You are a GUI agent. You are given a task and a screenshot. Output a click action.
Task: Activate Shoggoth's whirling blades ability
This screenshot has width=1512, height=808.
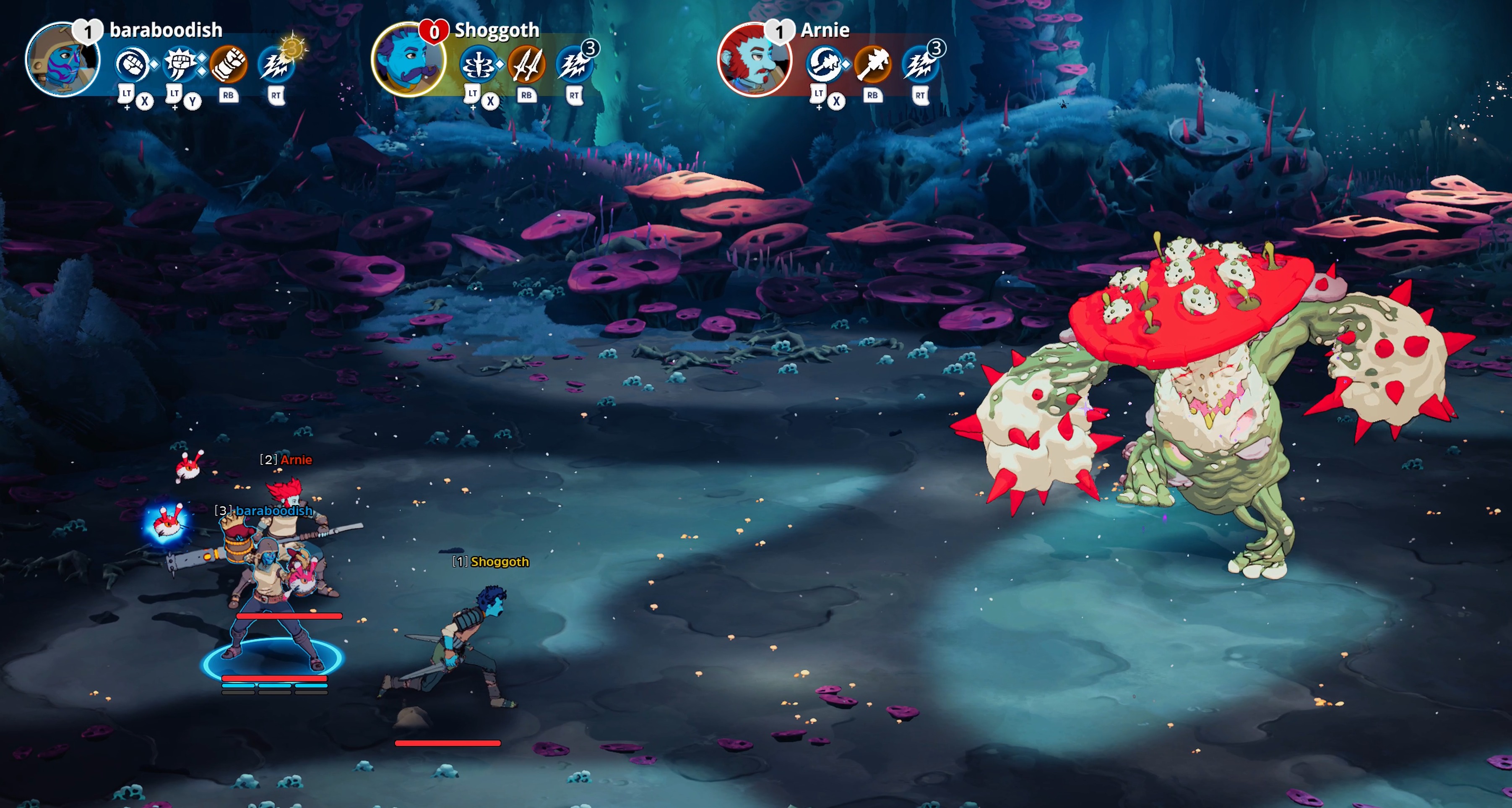[478, 65]
